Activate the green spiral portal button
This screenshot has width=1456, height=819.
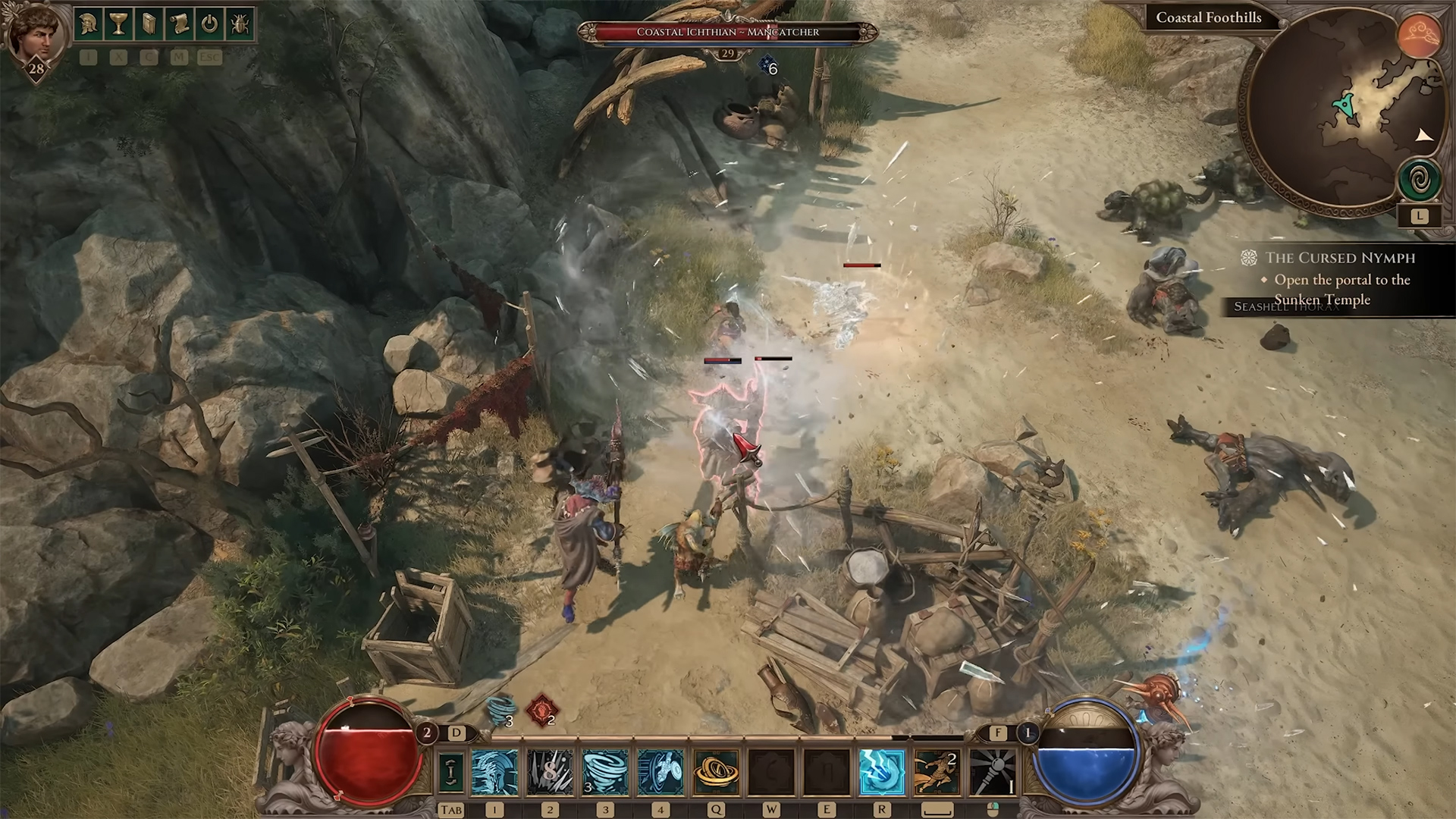[1419, 180]
